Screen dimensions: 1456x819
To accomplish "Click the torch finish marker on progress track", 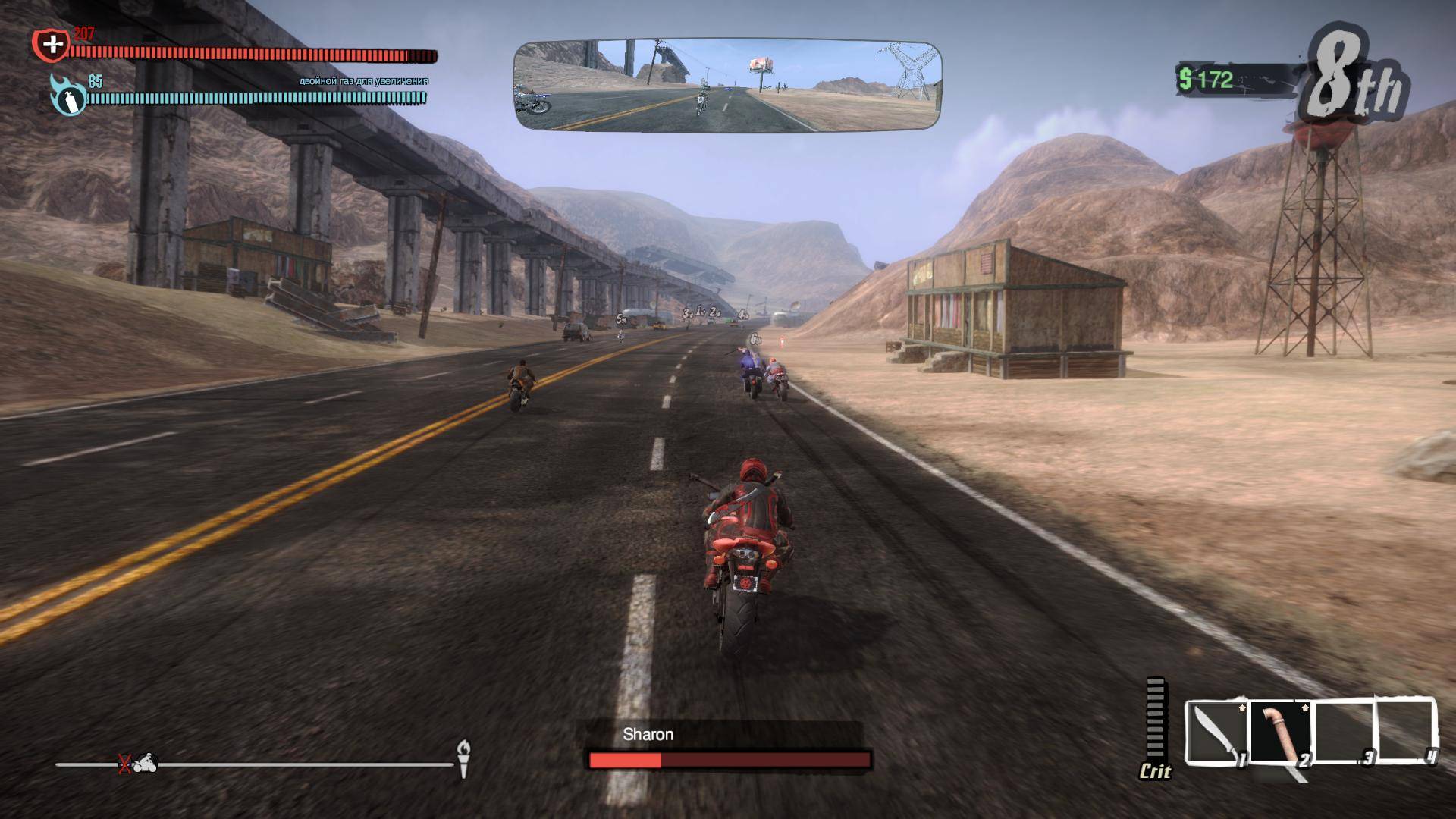I will (x=463, y=758).
